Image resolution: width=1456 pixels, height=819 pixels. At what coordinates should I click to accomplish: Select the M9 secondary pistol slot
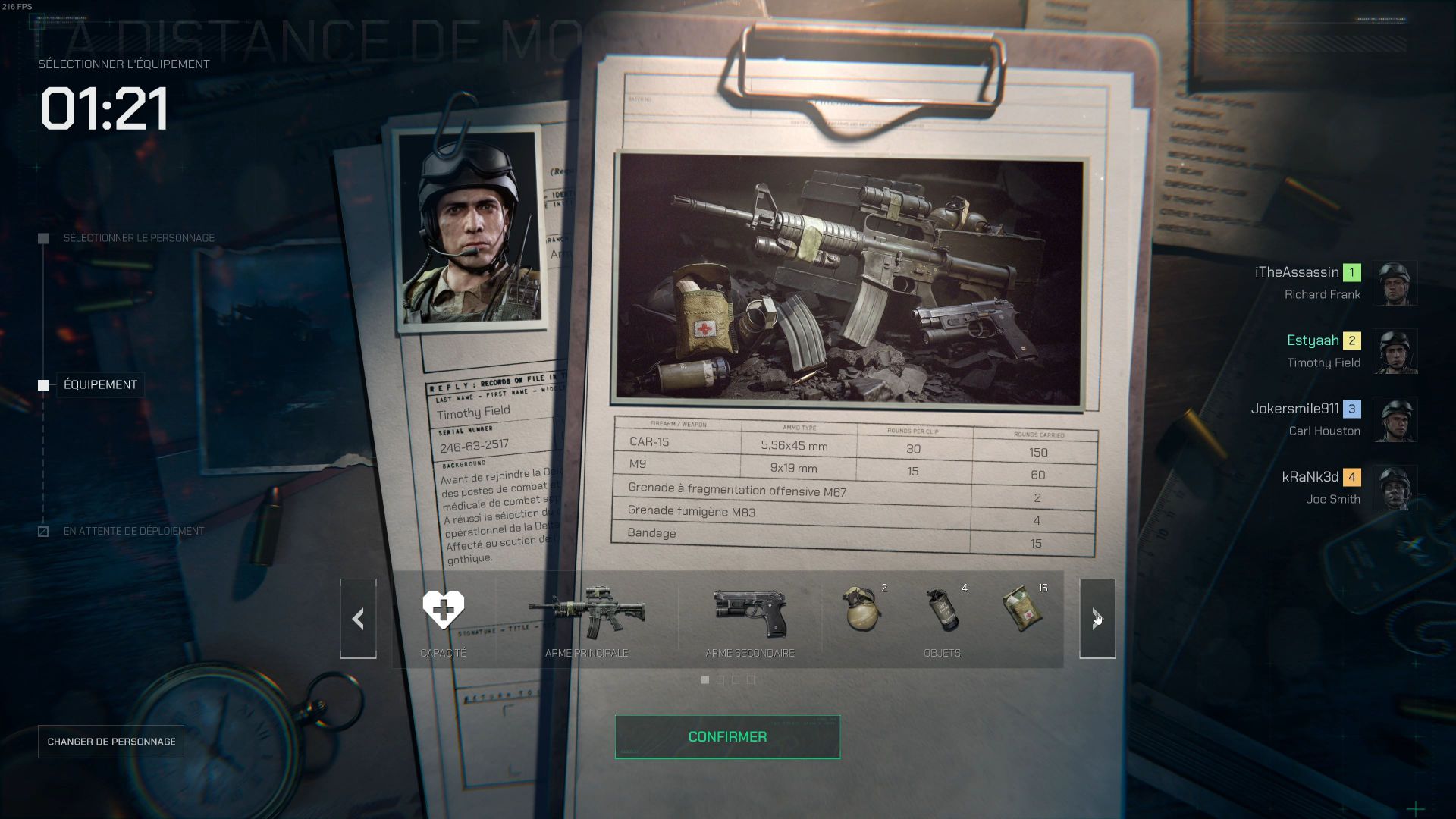click(x=750, y=613)
